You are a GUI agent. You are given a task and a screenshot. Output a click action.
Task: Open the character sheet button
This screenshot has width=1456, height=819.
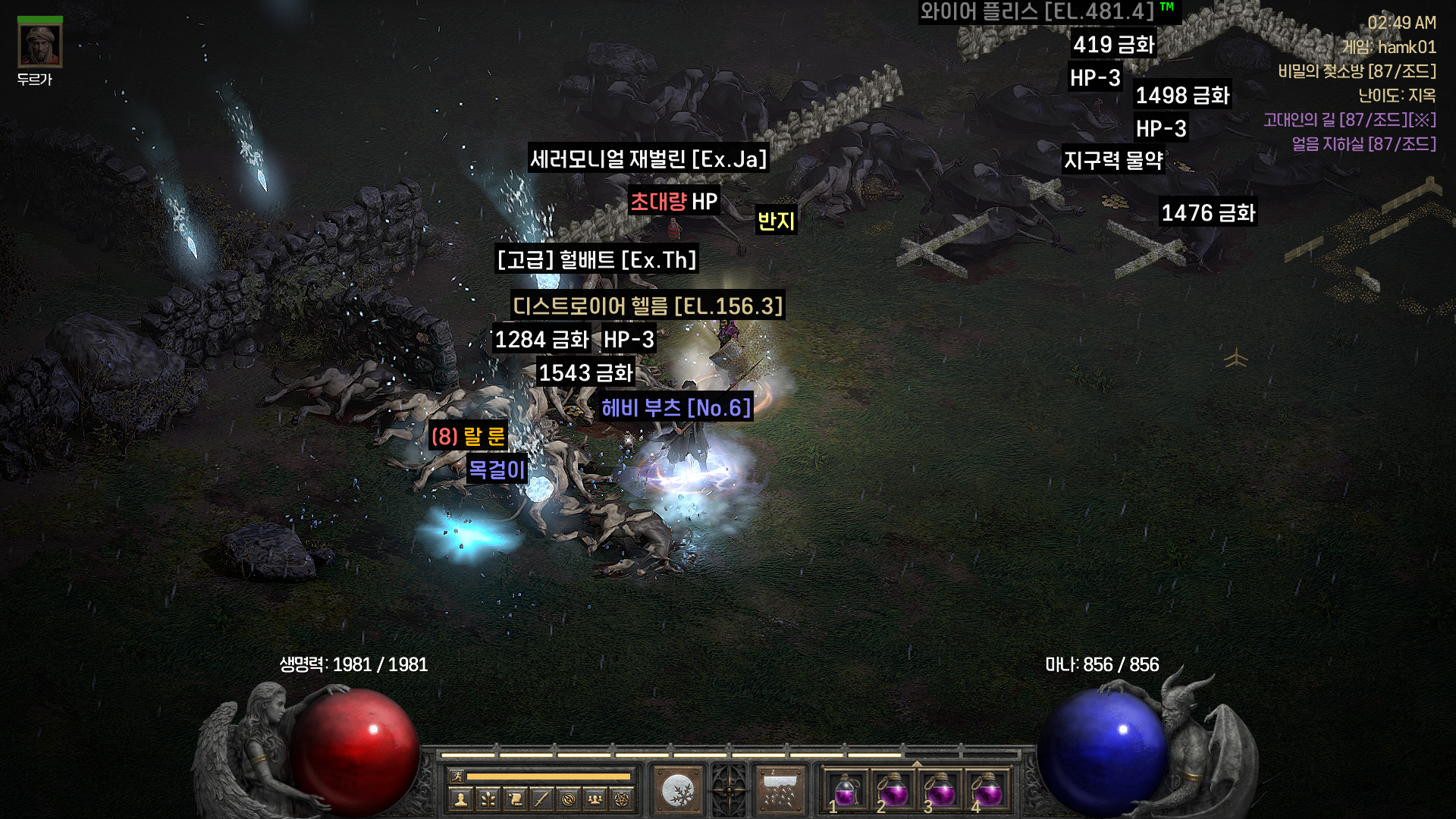[460, 798]
